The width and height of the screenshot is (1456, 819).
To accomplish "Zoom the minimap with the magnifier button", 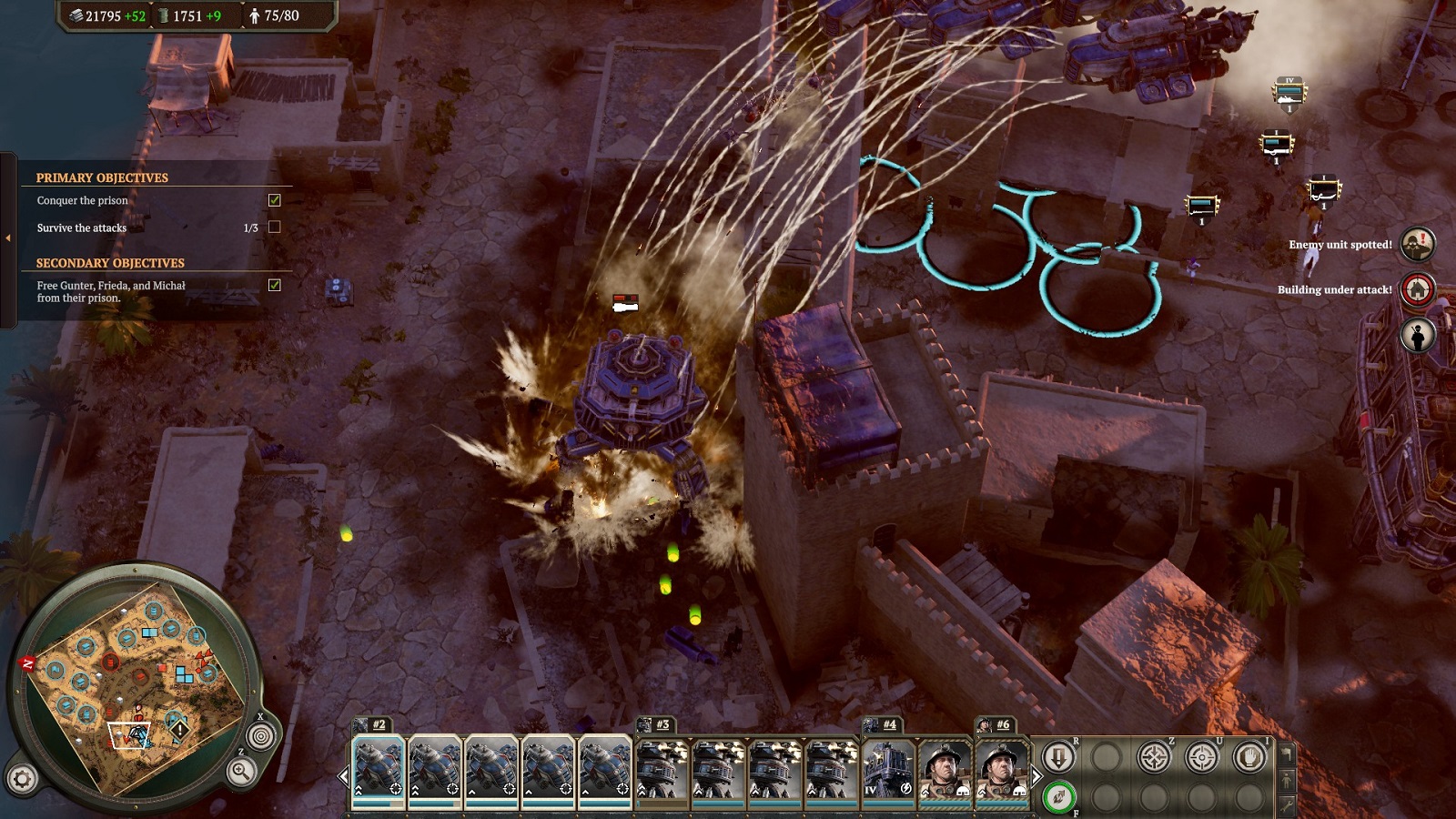I will 241,772.
